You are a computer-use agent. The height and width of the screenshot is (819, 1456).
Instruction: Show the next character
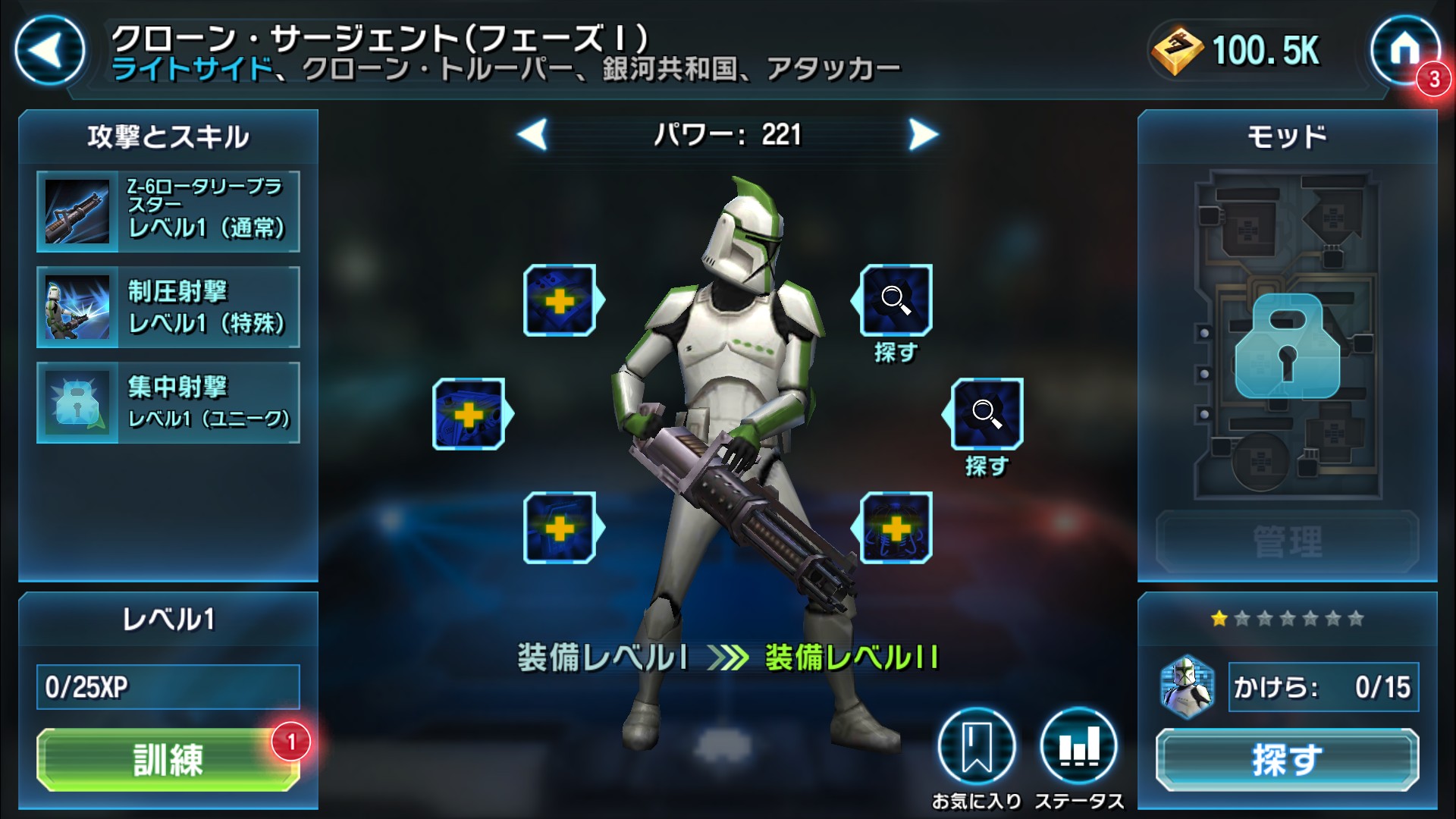pyautogui.click(x=923, y=135)
